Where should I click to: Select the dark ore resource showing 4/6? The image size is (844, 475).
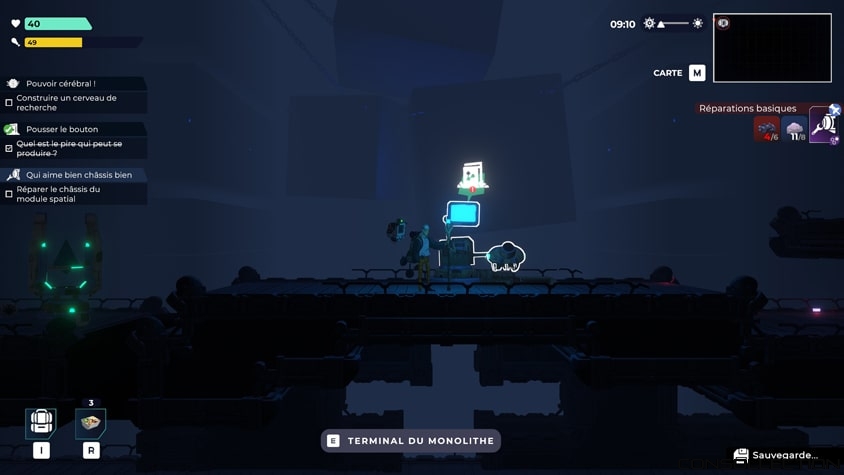tap(766, 129)
